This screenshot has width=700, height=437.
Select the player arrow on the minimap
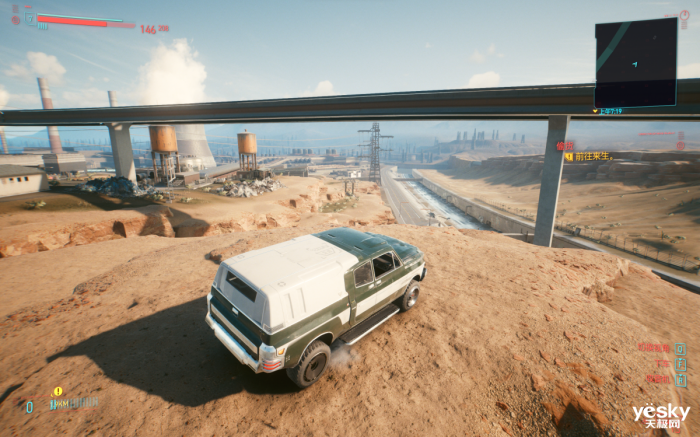coord(634,64)
